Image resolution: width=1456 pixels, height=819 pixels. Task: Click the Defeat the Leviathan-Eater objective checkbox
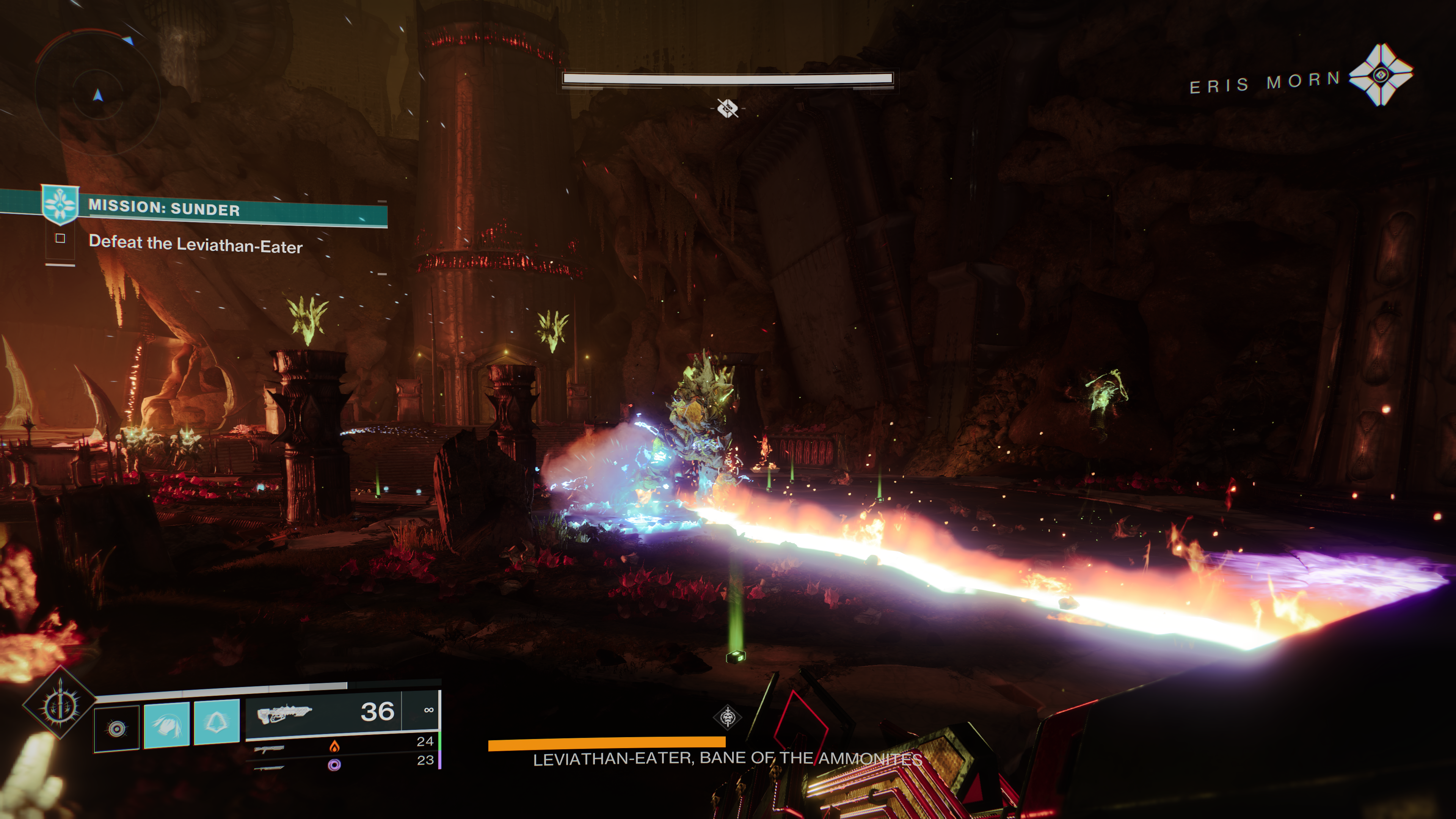61,238
